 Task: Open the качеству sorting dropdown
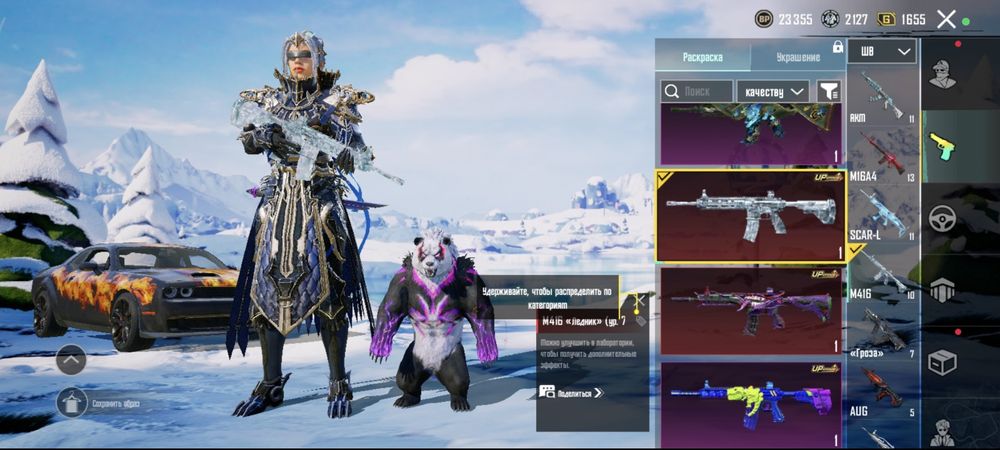pyautogui.click(x=773, y=91)
